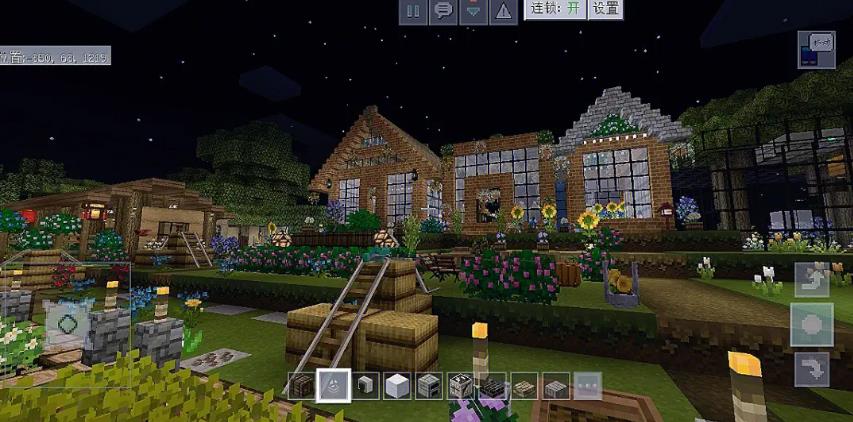Select the furnace hotbar slot
Image resolution: width=853 pixels, height=422 pixels.
[x=429, y=385]
